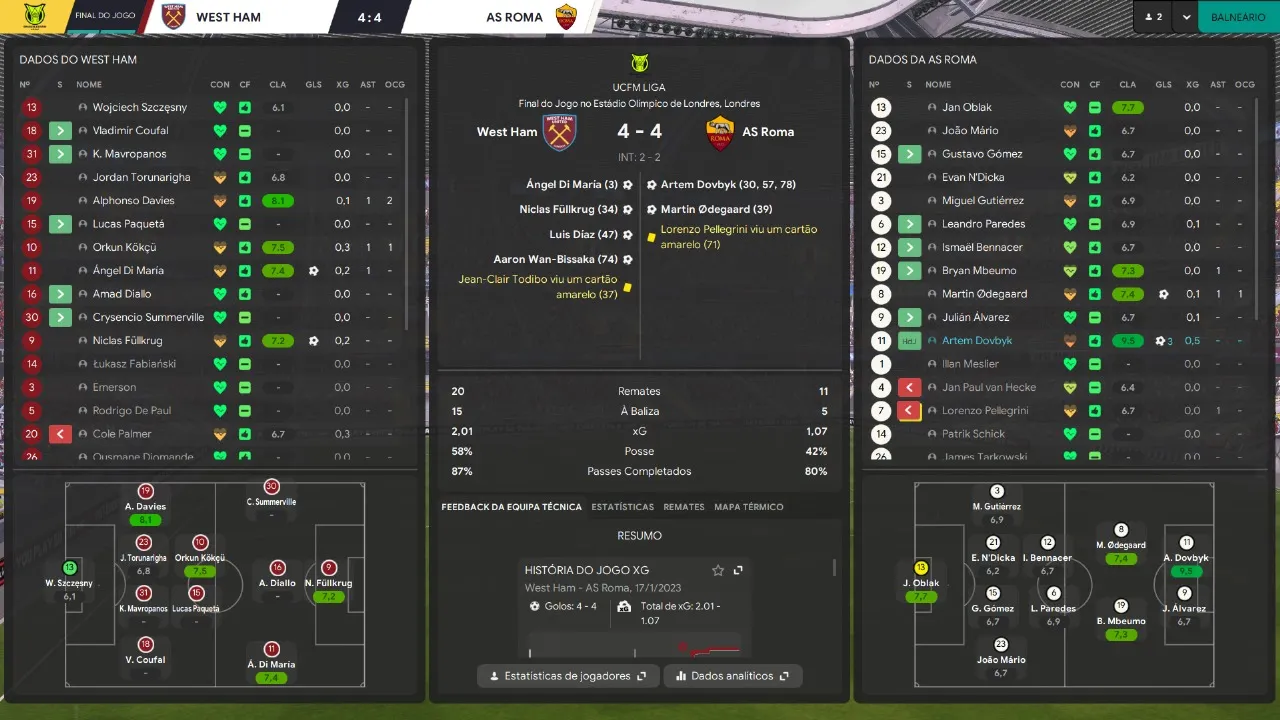Open Ángel Di María's player row
The height and width of the screenshot is (720, 1280).
click(128, 271)
